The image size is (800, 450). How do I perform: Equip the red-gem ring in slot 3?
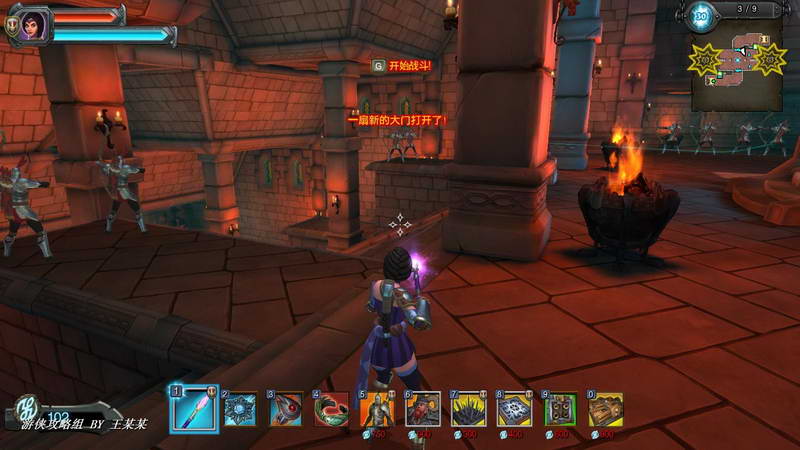[x=286, y=409]
